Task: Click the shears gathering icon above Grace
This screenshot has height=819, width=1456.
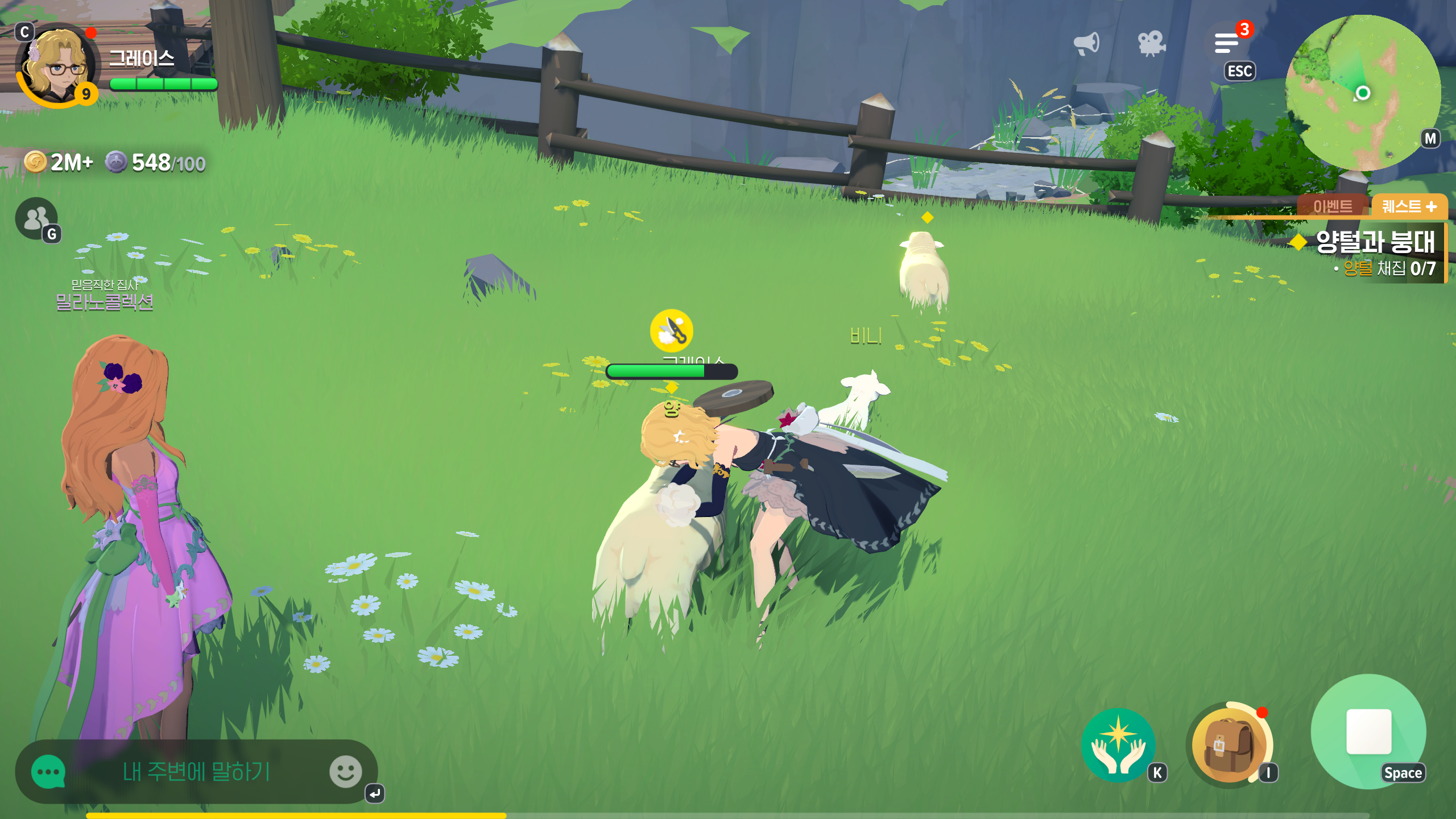Action: [672, 330]
